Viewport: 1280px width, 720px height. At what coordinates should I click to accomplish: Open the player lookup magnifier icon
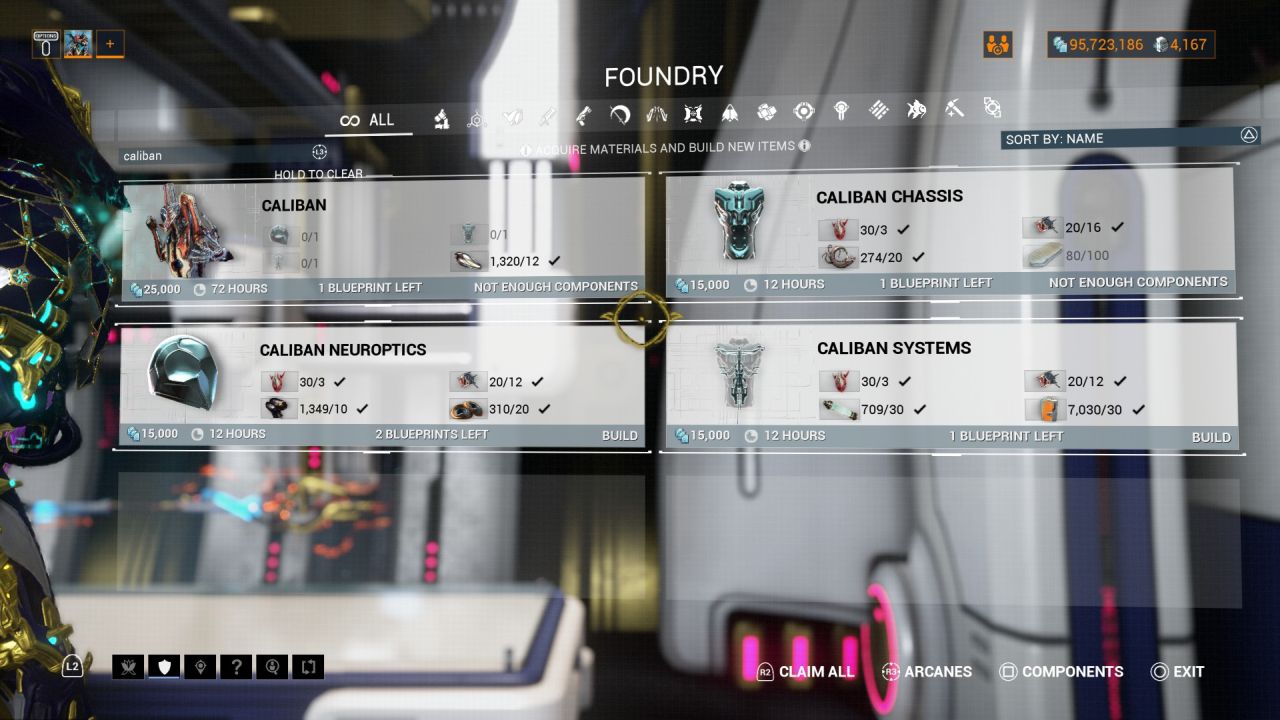coord(273,667)
